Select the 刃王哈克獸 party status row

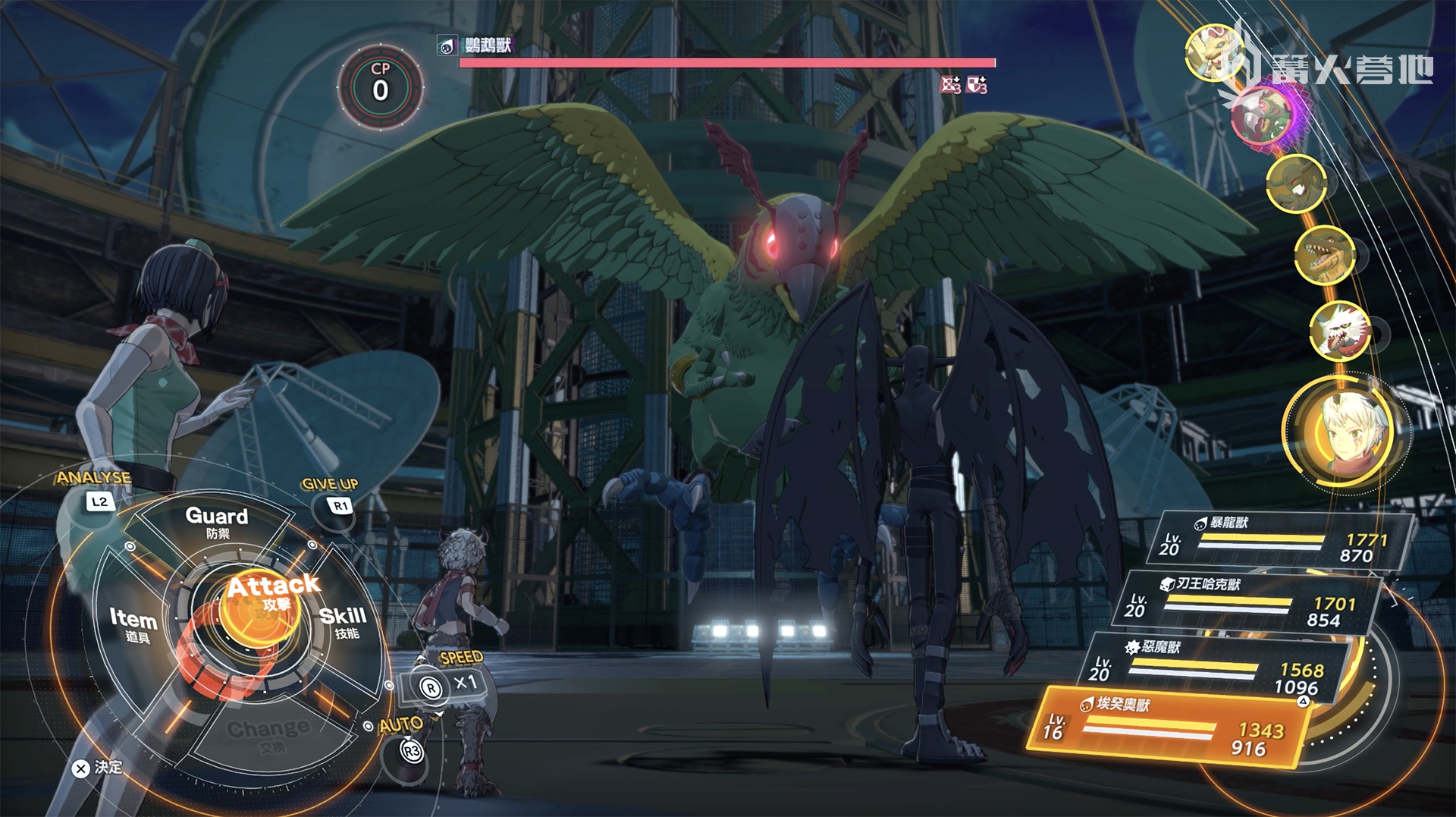[x=1248, y=602]
